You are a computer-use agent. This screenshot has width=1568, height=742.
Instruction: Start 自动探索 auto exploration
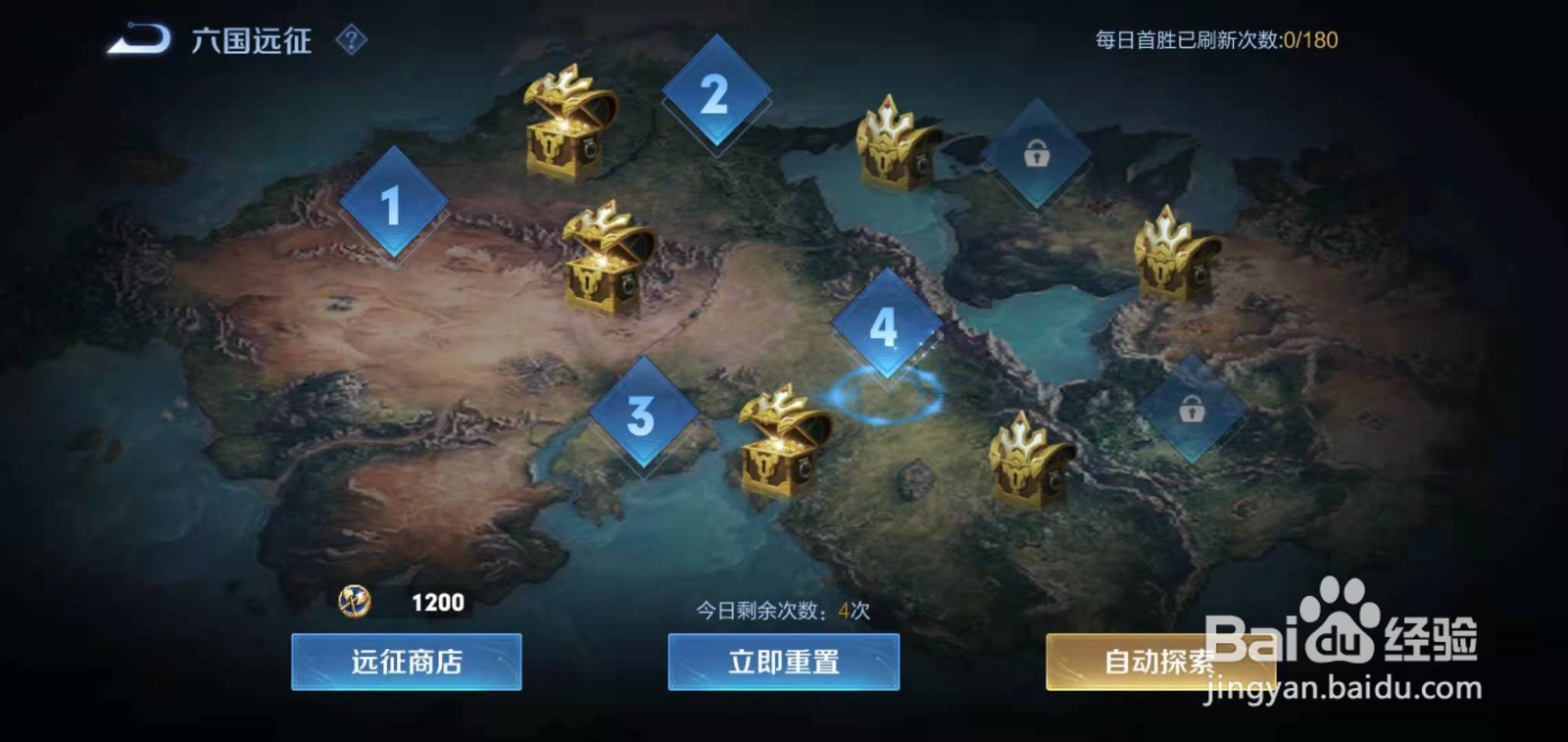1160,661
